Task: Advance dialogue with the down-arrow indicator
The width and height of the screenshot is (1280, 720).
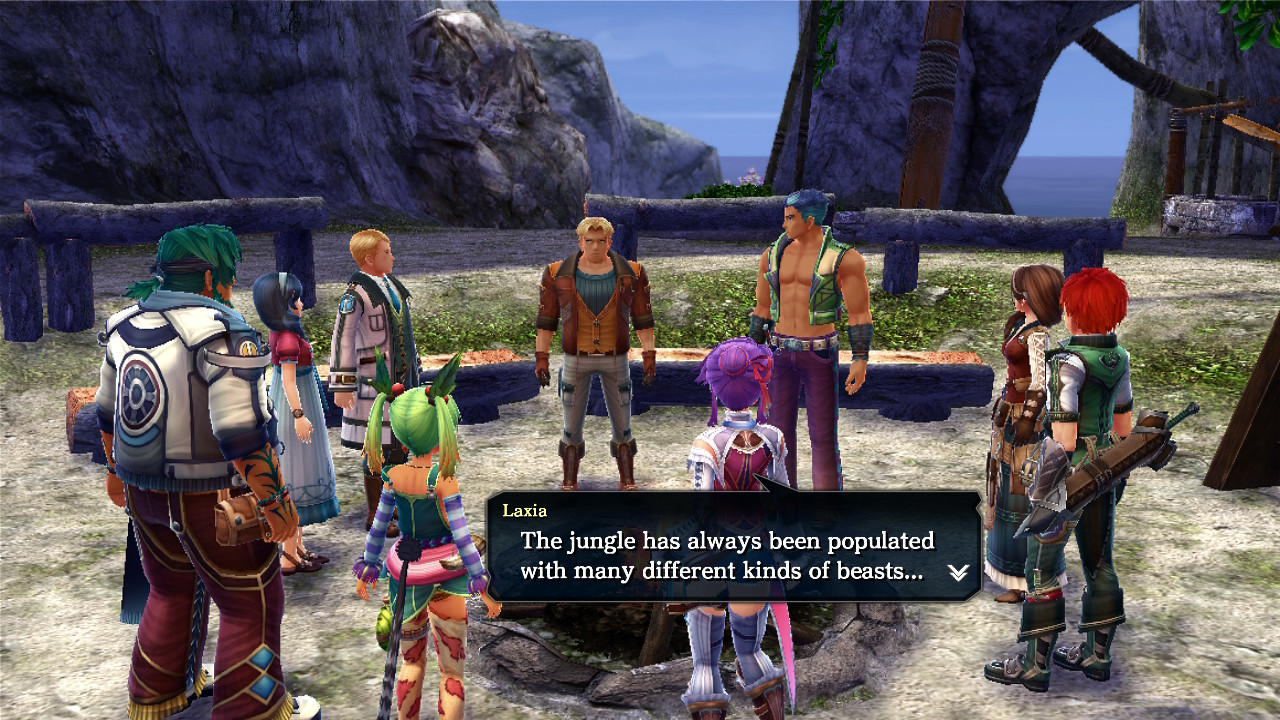Action: (x=958, y=572)
